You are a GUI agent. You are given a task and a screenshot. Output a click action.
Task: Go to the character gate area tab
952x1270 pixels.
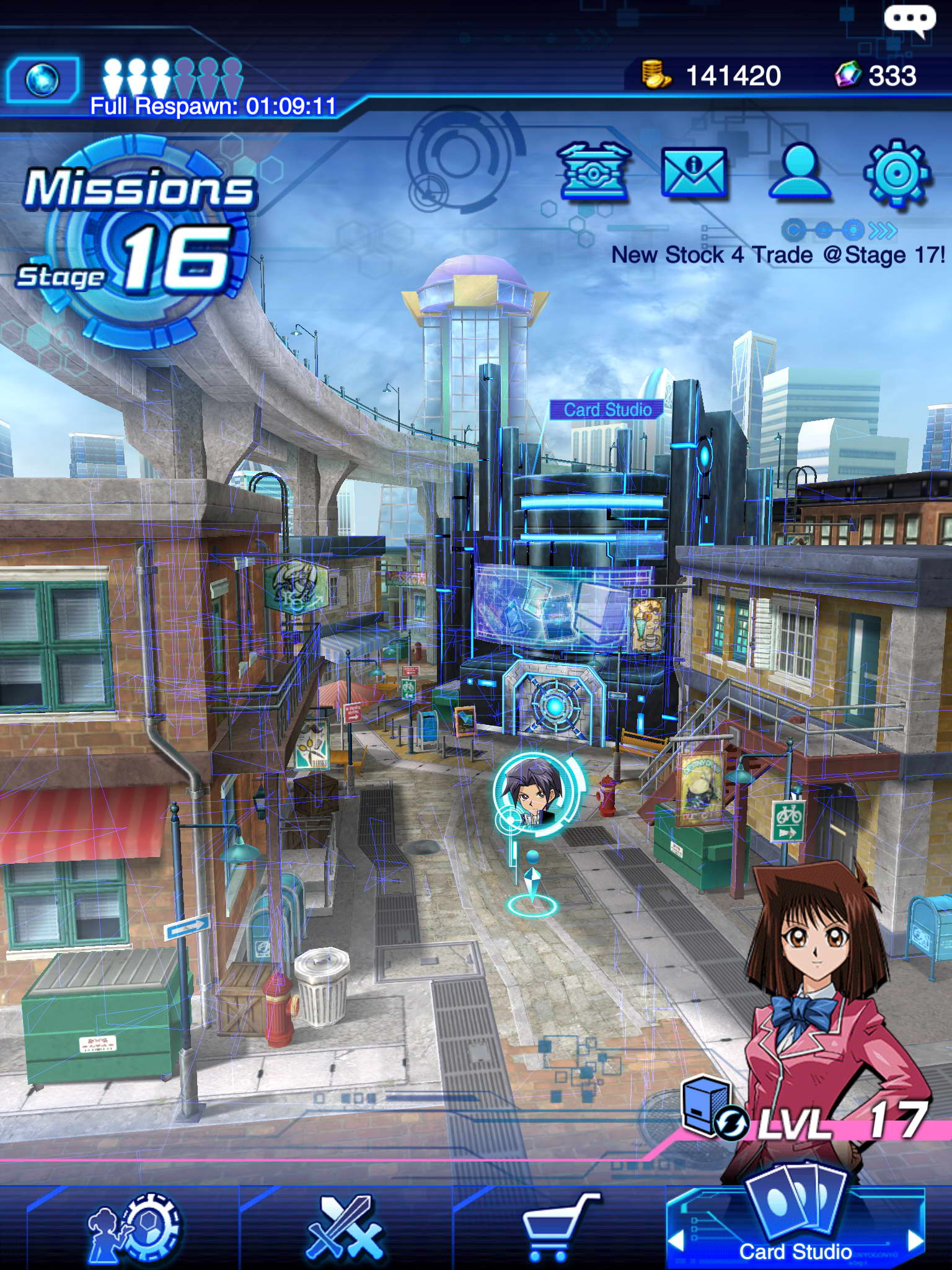tap(134, 1228)
